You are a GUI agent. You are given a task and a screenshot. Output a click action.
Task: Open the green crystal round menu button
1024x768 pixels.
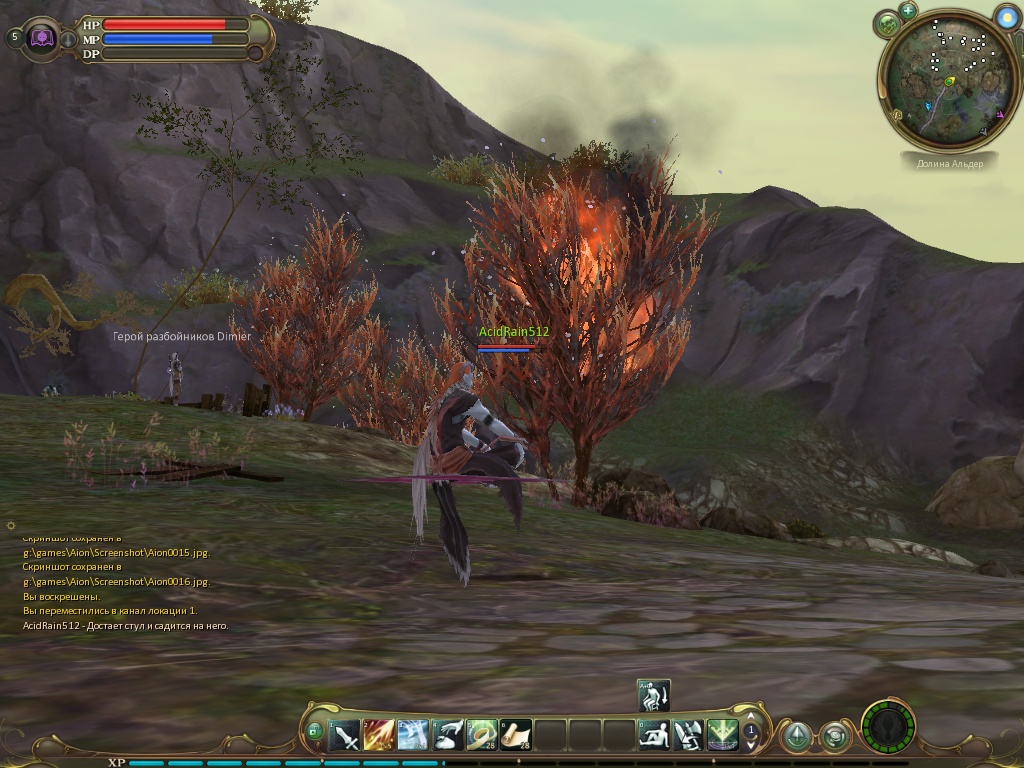tap(796, 737)
